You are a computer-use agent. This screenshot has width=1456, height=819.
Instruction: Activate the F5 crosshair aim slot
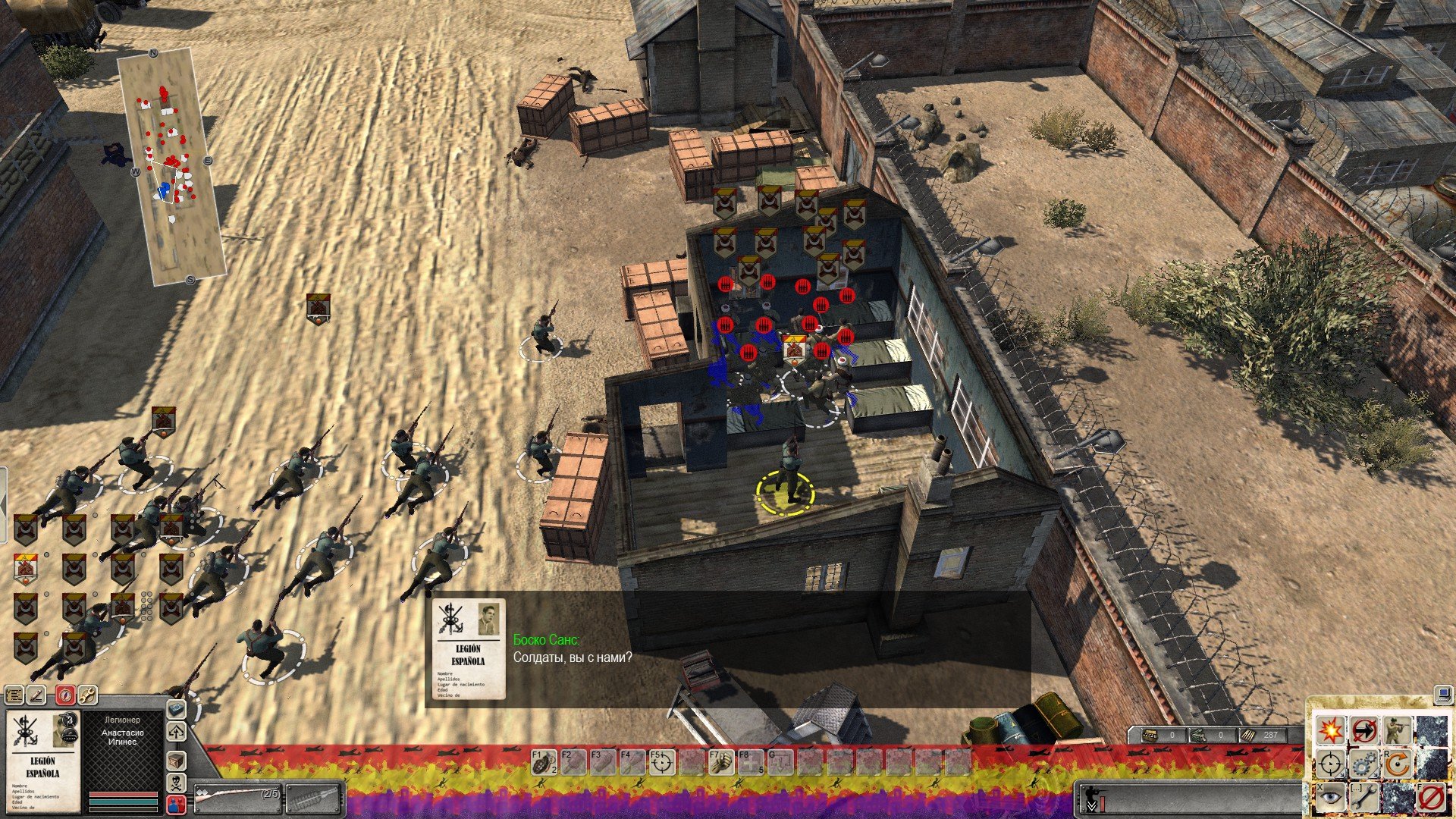point(662,762)
